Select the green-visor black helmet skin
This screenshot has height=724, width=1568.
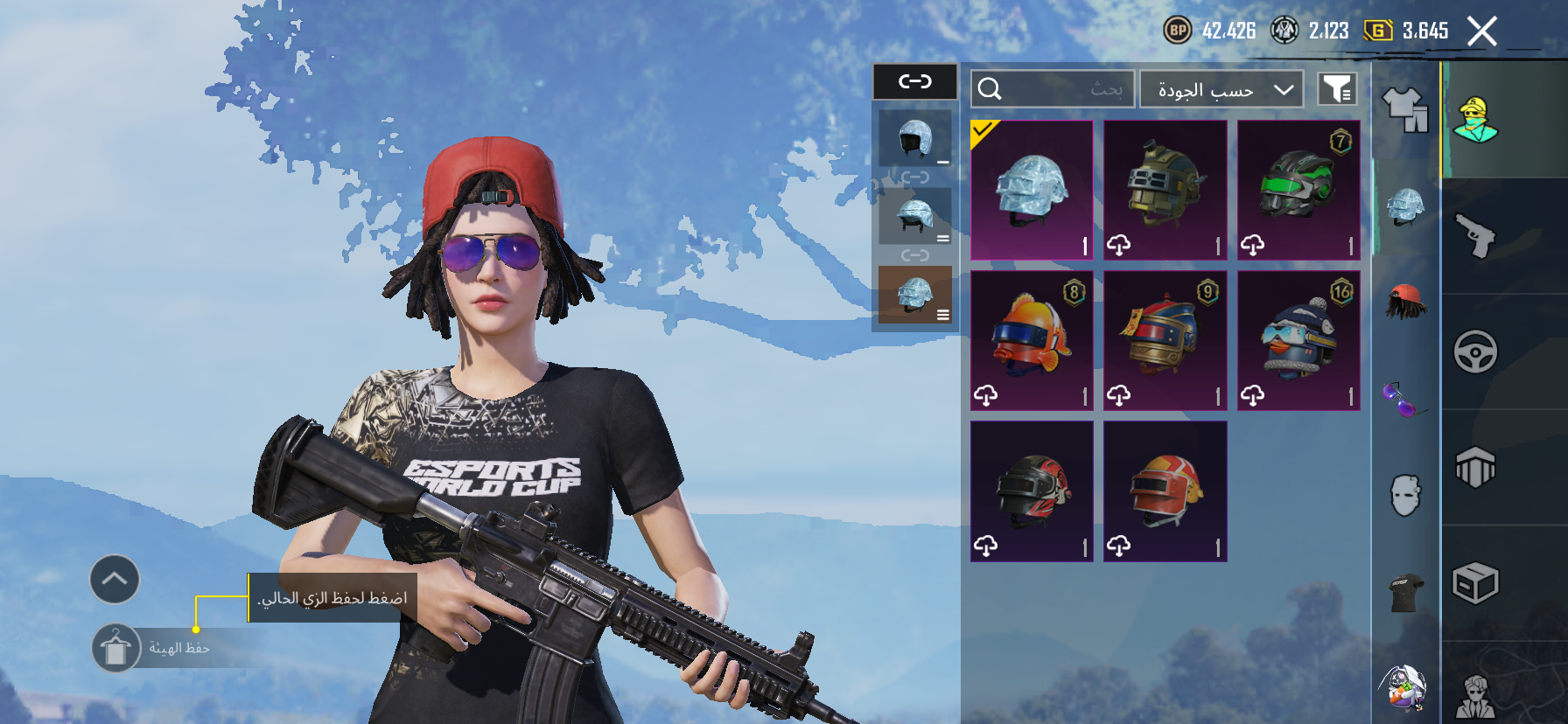1298,191
